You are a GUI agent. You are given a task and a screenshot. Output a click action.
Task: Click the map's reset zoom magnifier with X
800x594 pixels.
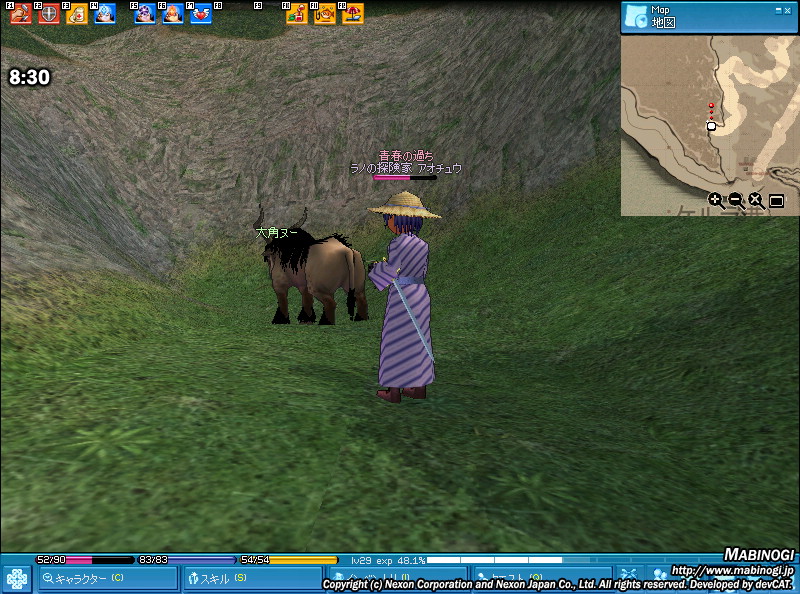point(756,200)
